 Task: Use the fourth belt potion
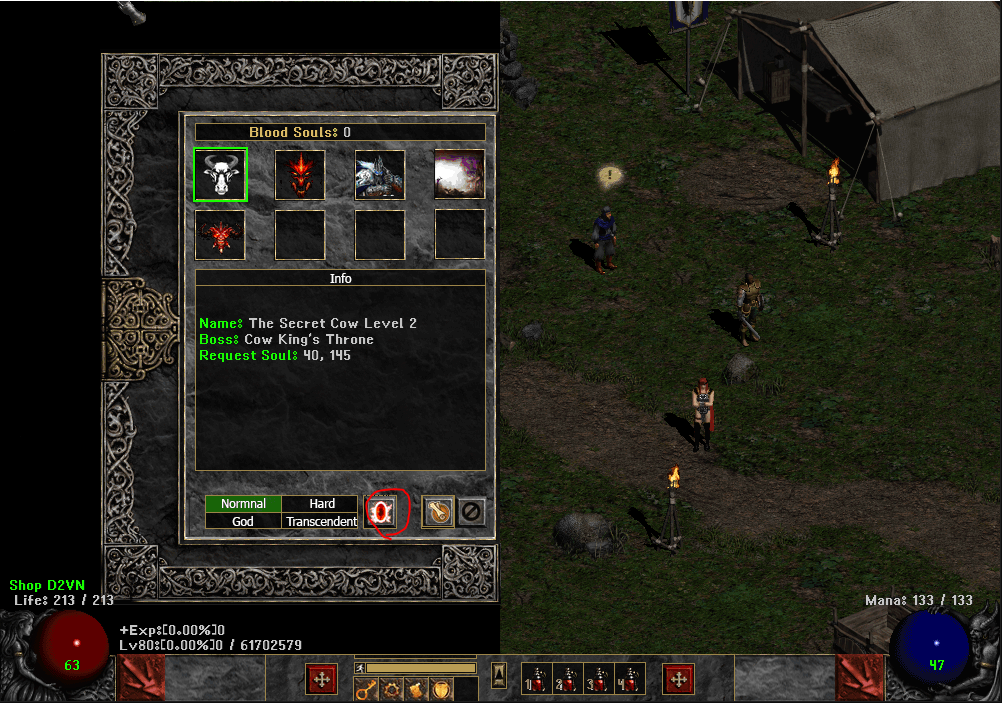pyautogui.click(x=630, y=679)
